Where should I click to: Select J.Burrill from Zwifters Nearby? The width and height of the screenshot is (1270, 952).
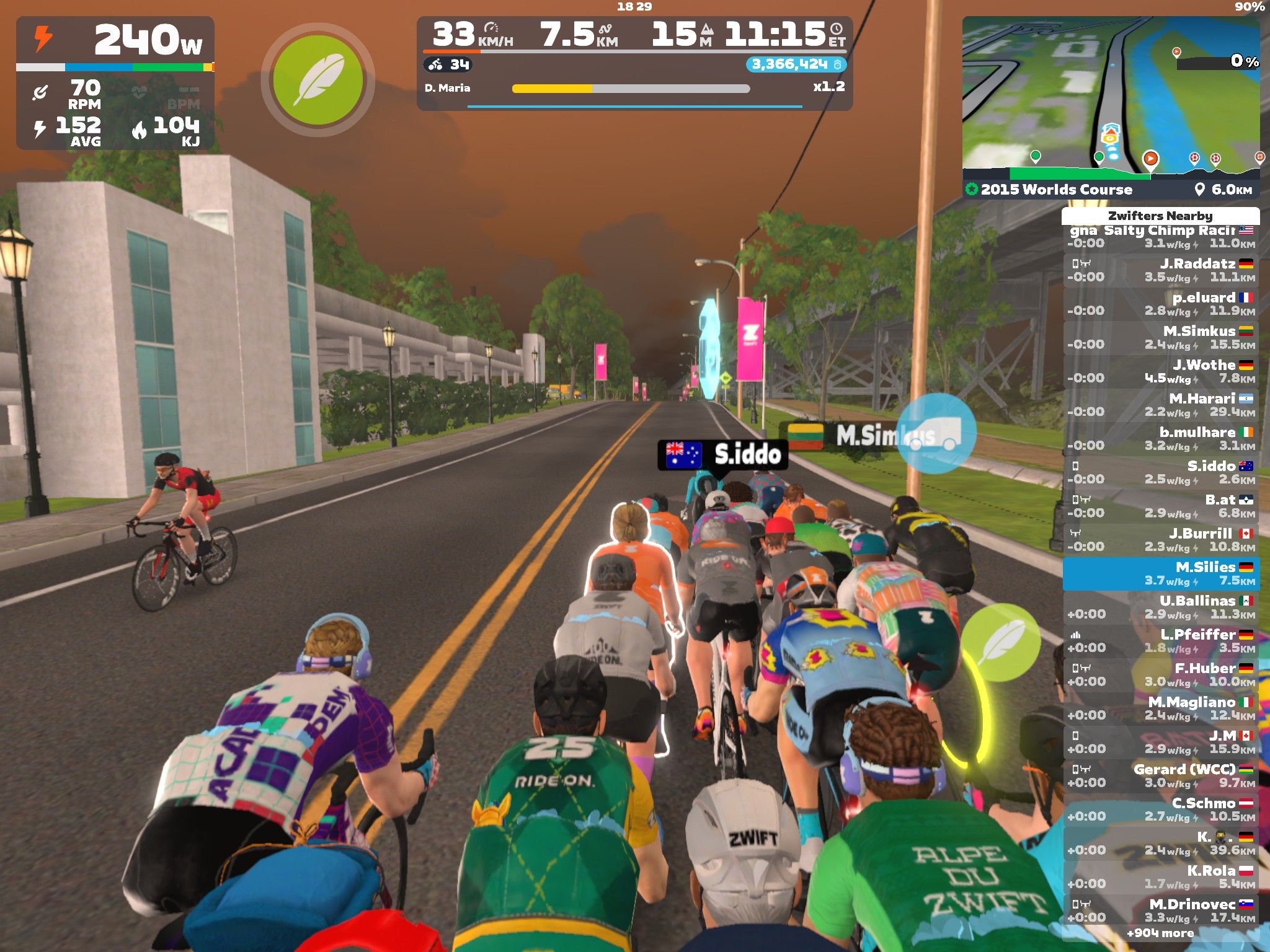pyautogui.click(x=1160, y=540)
